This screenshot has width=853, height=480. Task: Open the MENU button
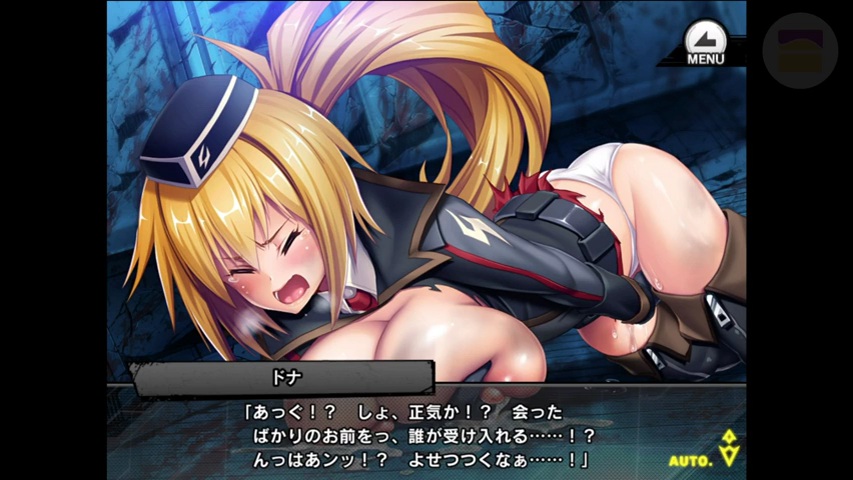(x=704, y=42)
